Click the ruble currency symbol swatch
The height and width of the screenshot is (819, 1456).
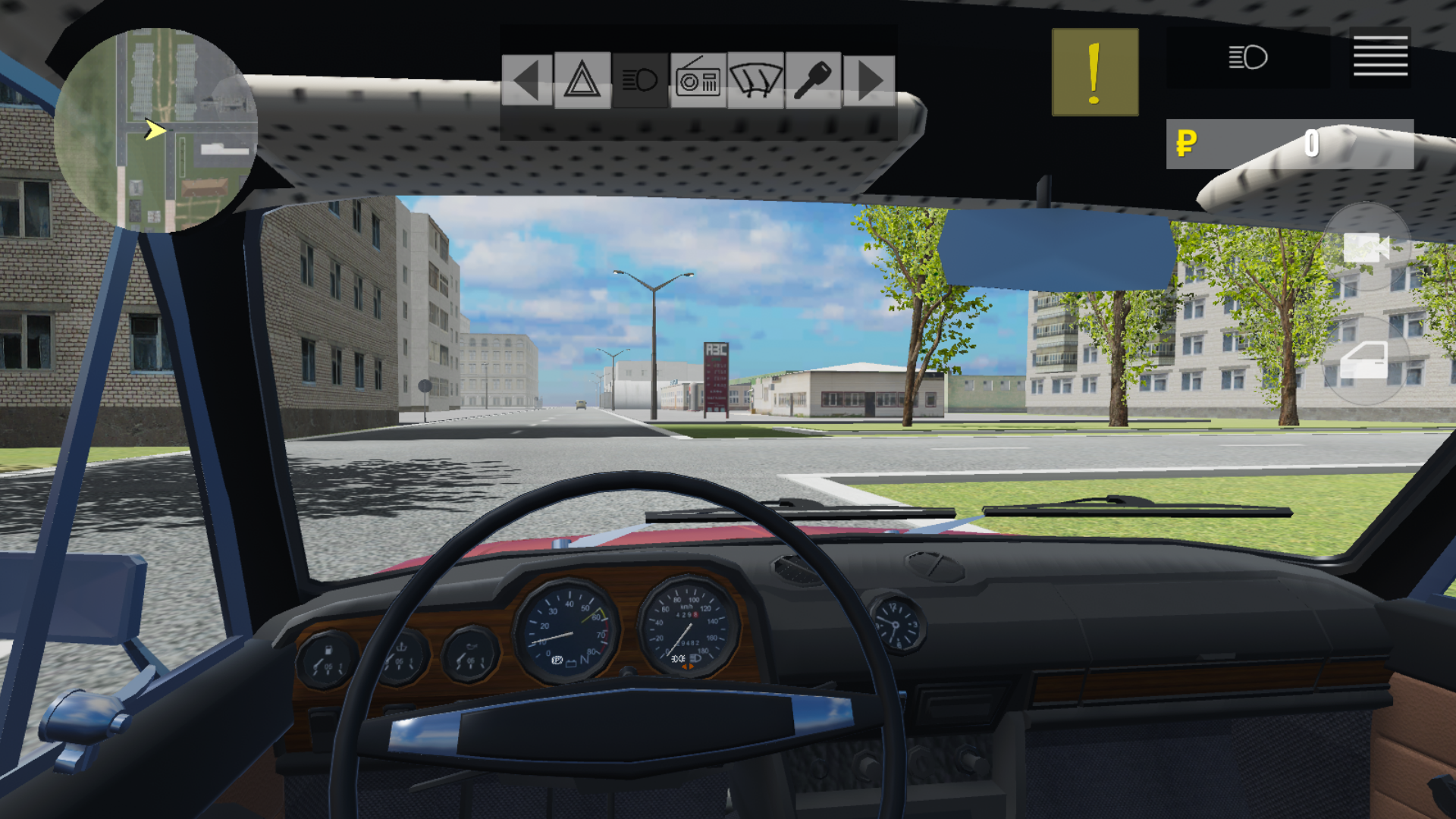[x=1186, y=144]
